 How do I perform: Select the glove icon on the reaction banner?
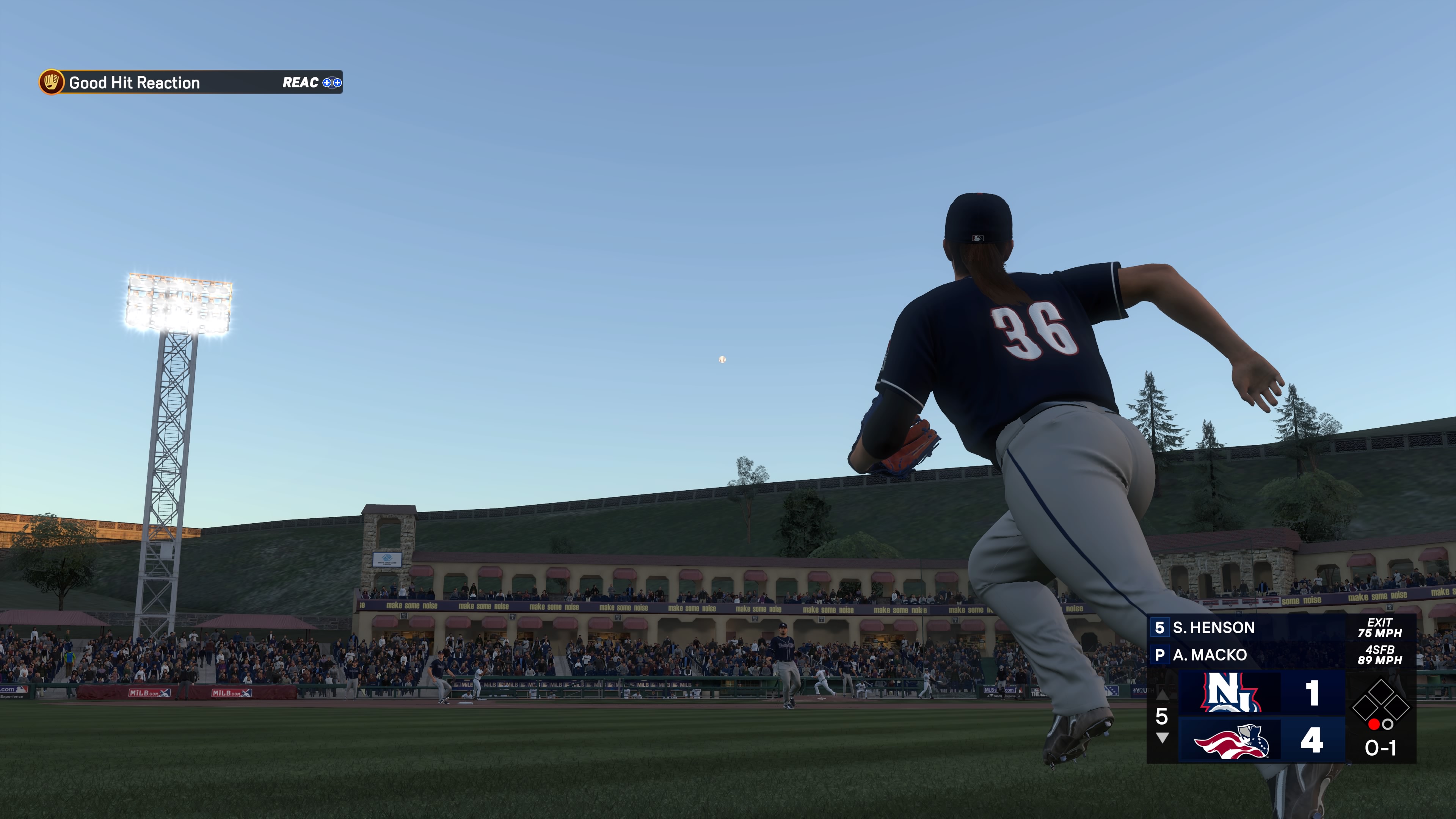coord(52,83)
